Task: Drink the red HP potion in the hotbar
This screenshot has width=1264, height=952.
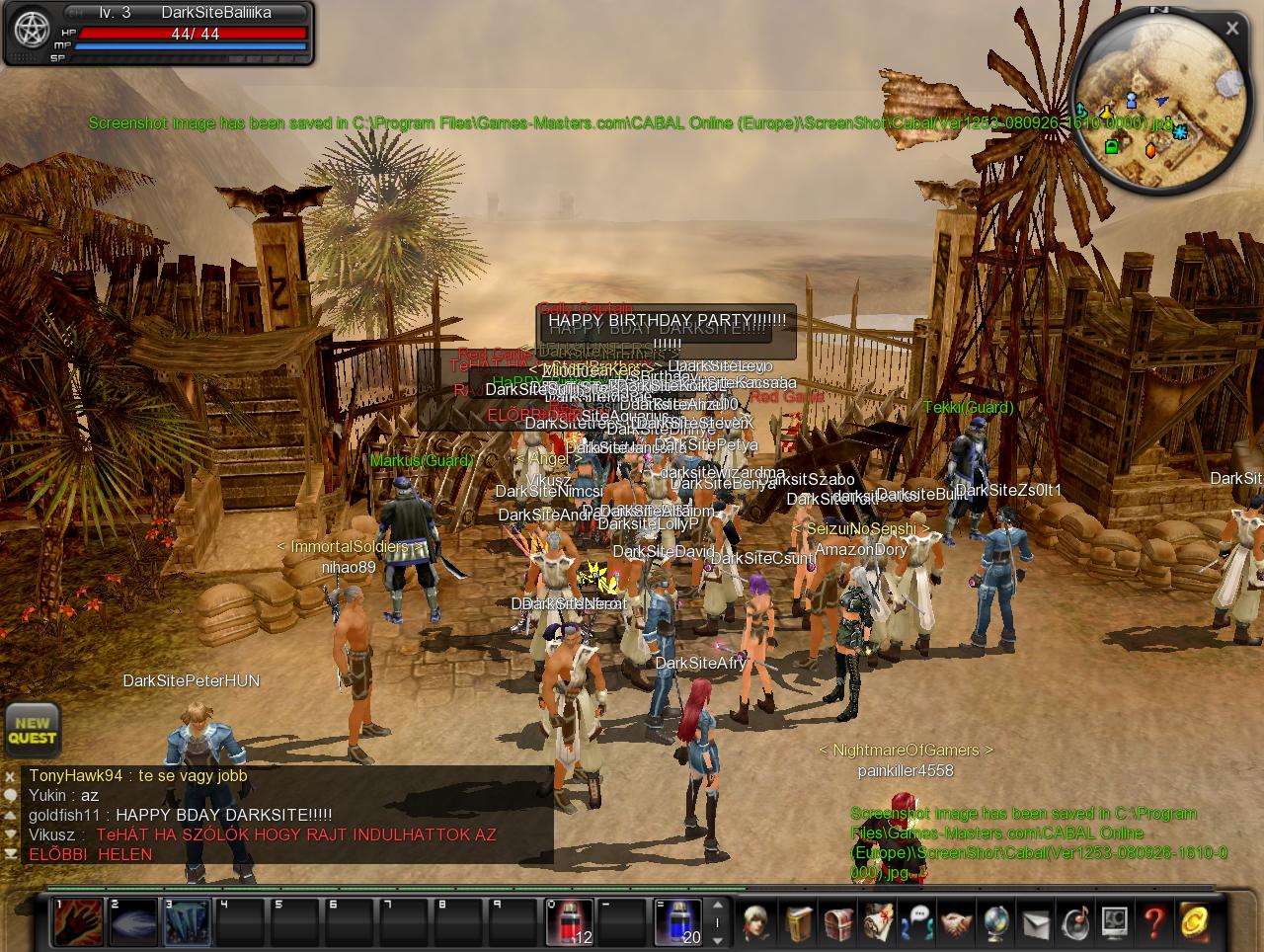Action: click(570, 922)
